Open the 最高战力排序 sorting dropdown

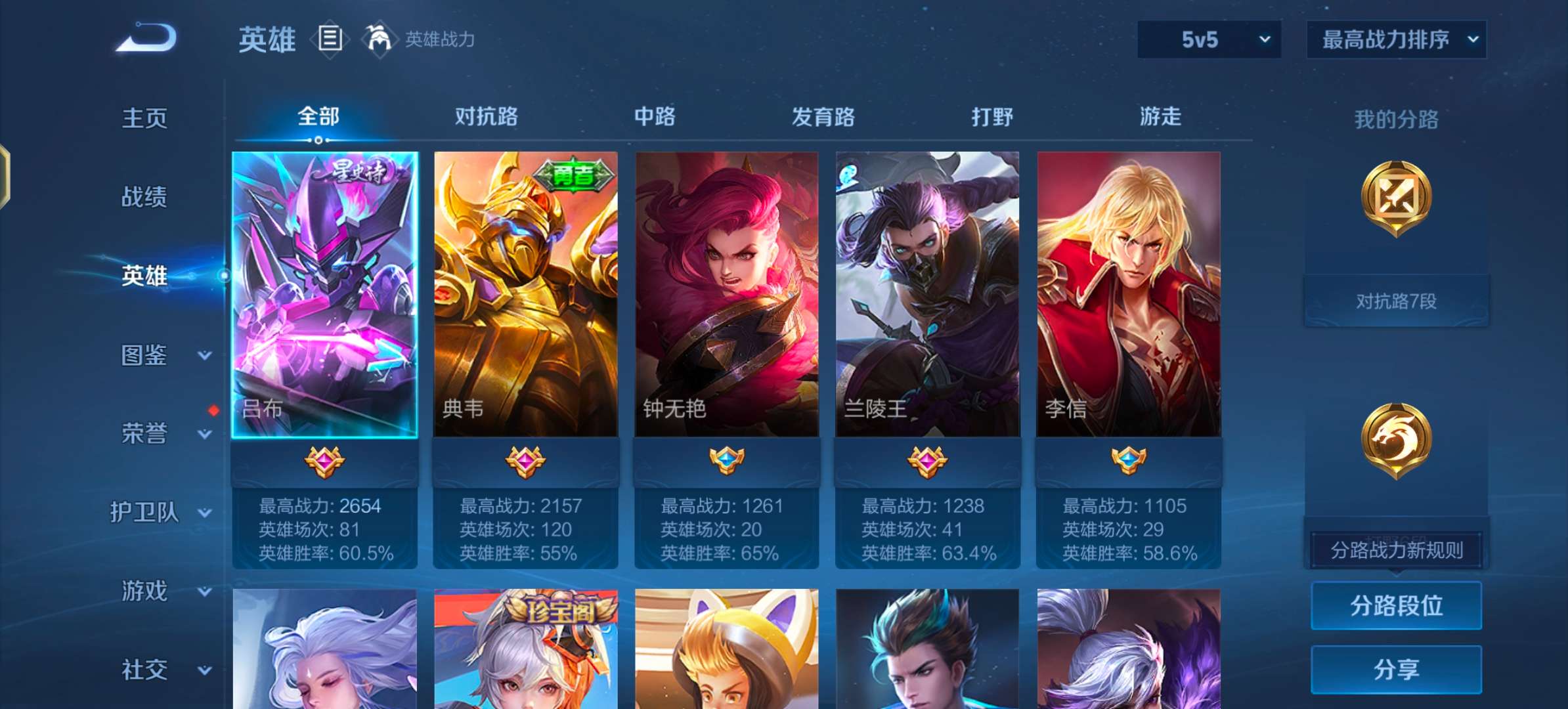click(x=1396, y=38)
